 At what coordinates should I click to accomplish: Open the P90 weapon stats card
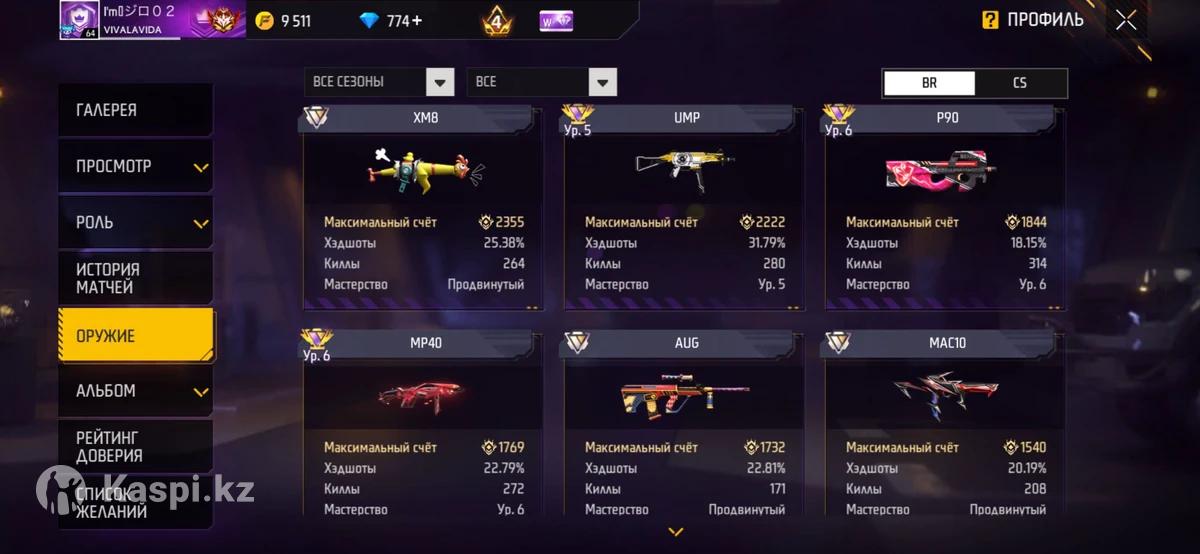[945, 208]
